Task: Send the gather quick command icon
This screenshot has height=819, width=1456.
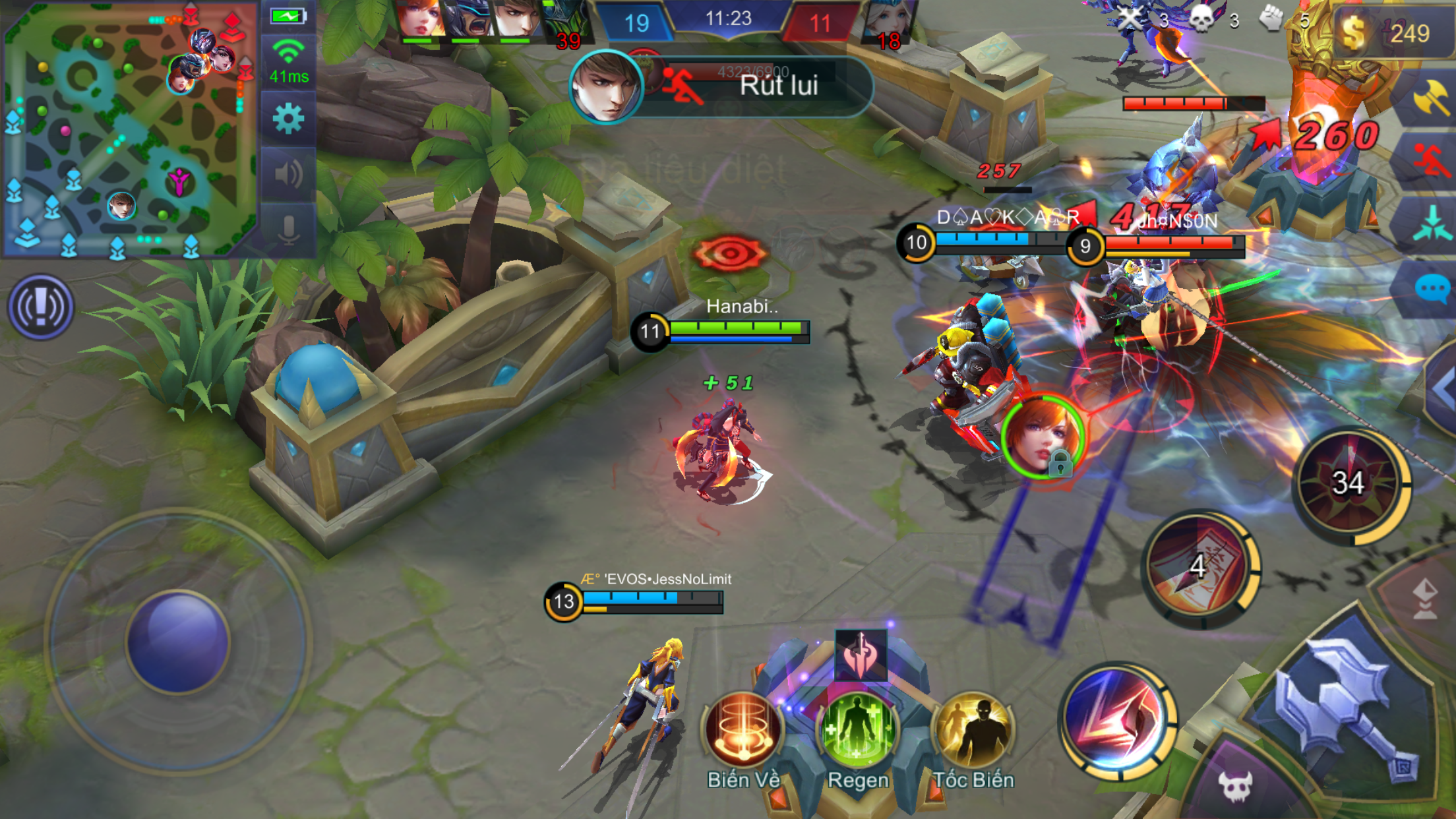Action: pyautogui.click(x=1432, y=223)
